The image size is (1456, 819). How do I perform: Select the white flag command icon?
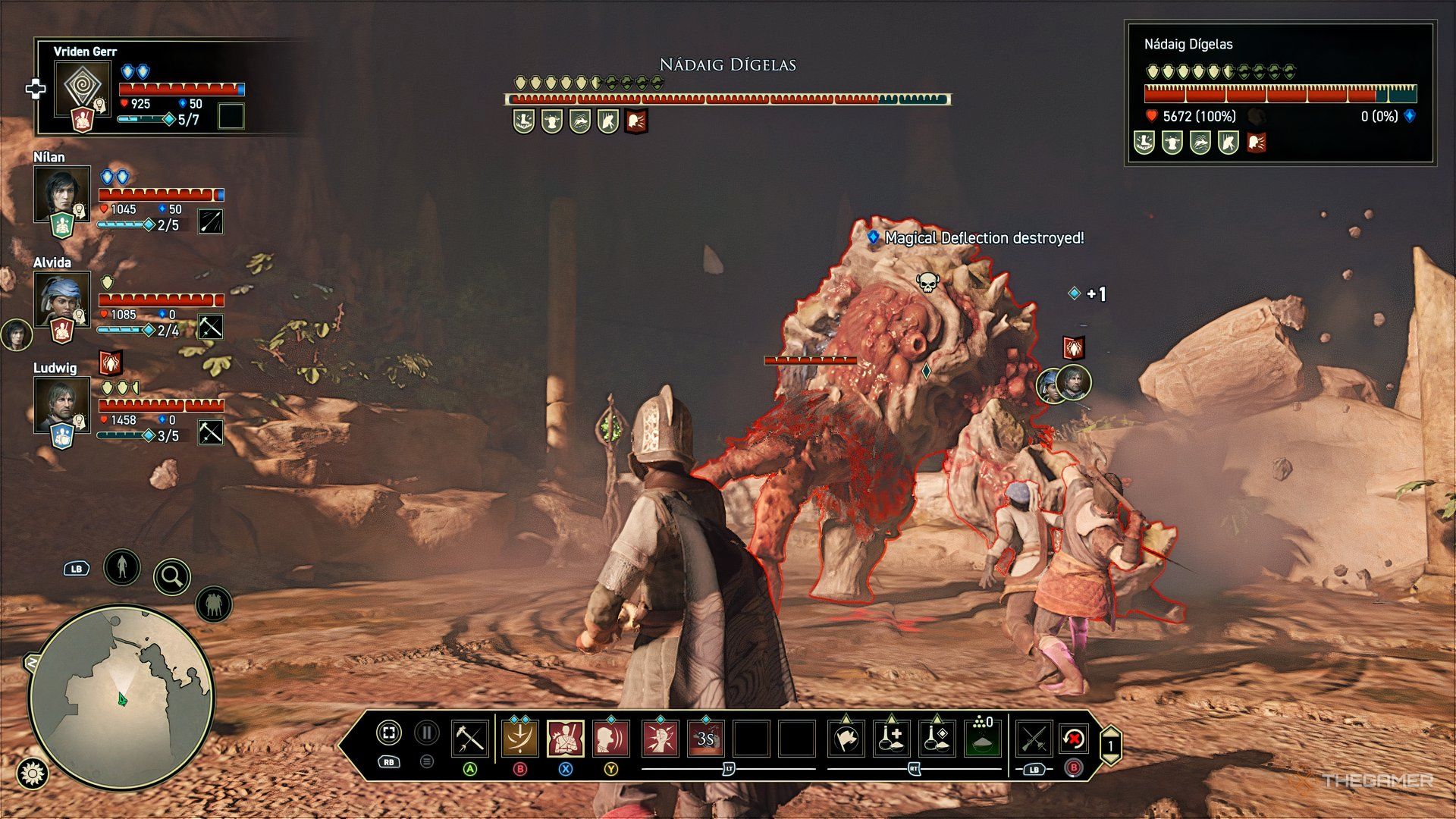(x=846, y=738)
